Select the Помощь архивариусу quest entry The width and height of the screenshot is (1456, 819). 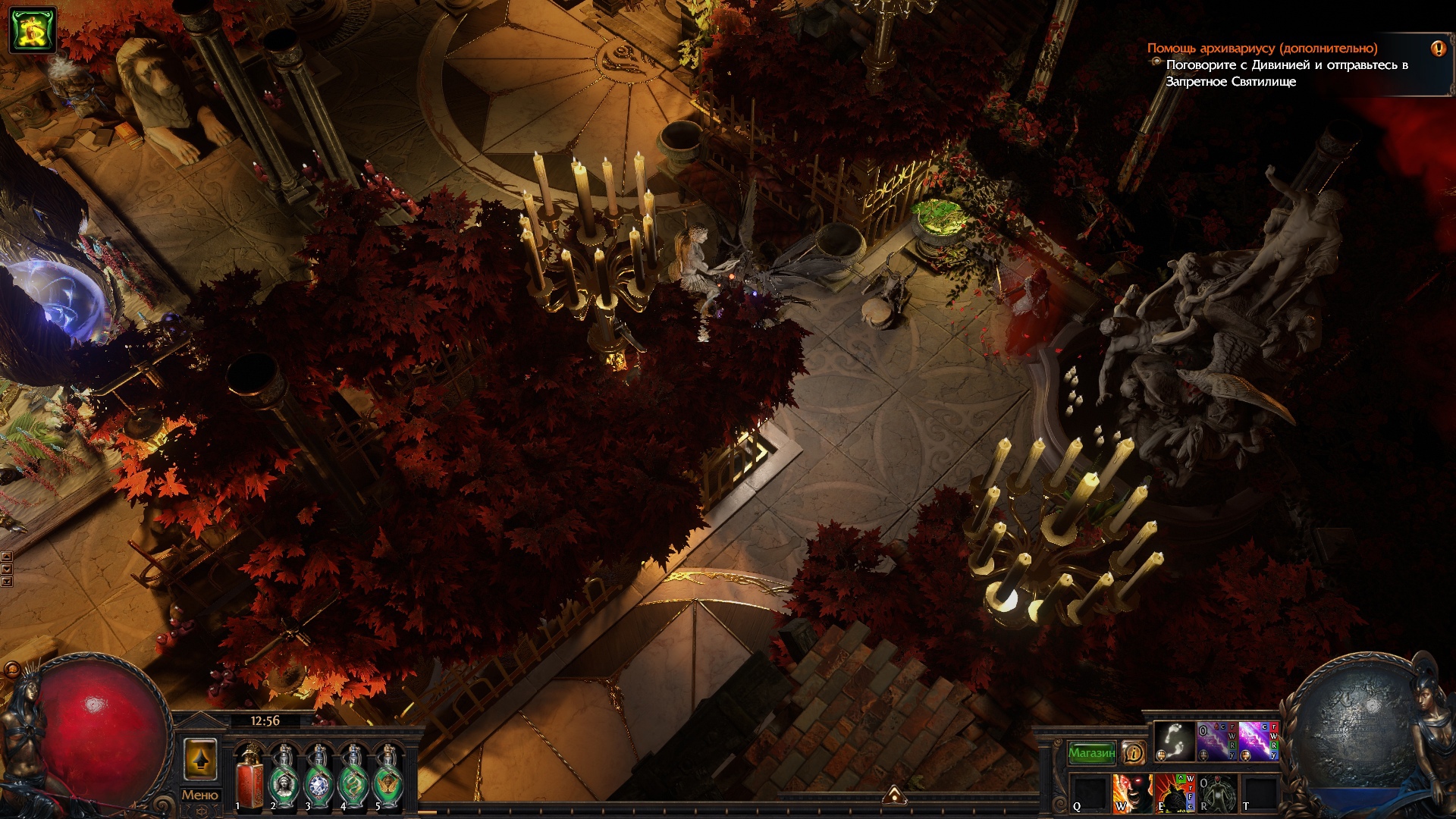(1262, 49)
